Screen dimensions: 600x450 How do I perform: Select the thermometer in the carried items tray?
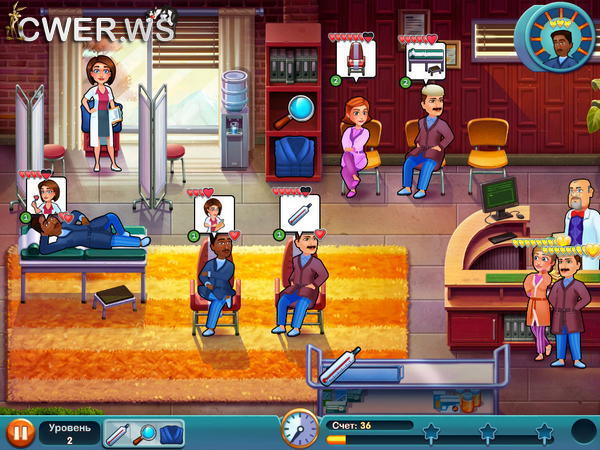coord(118,433)
